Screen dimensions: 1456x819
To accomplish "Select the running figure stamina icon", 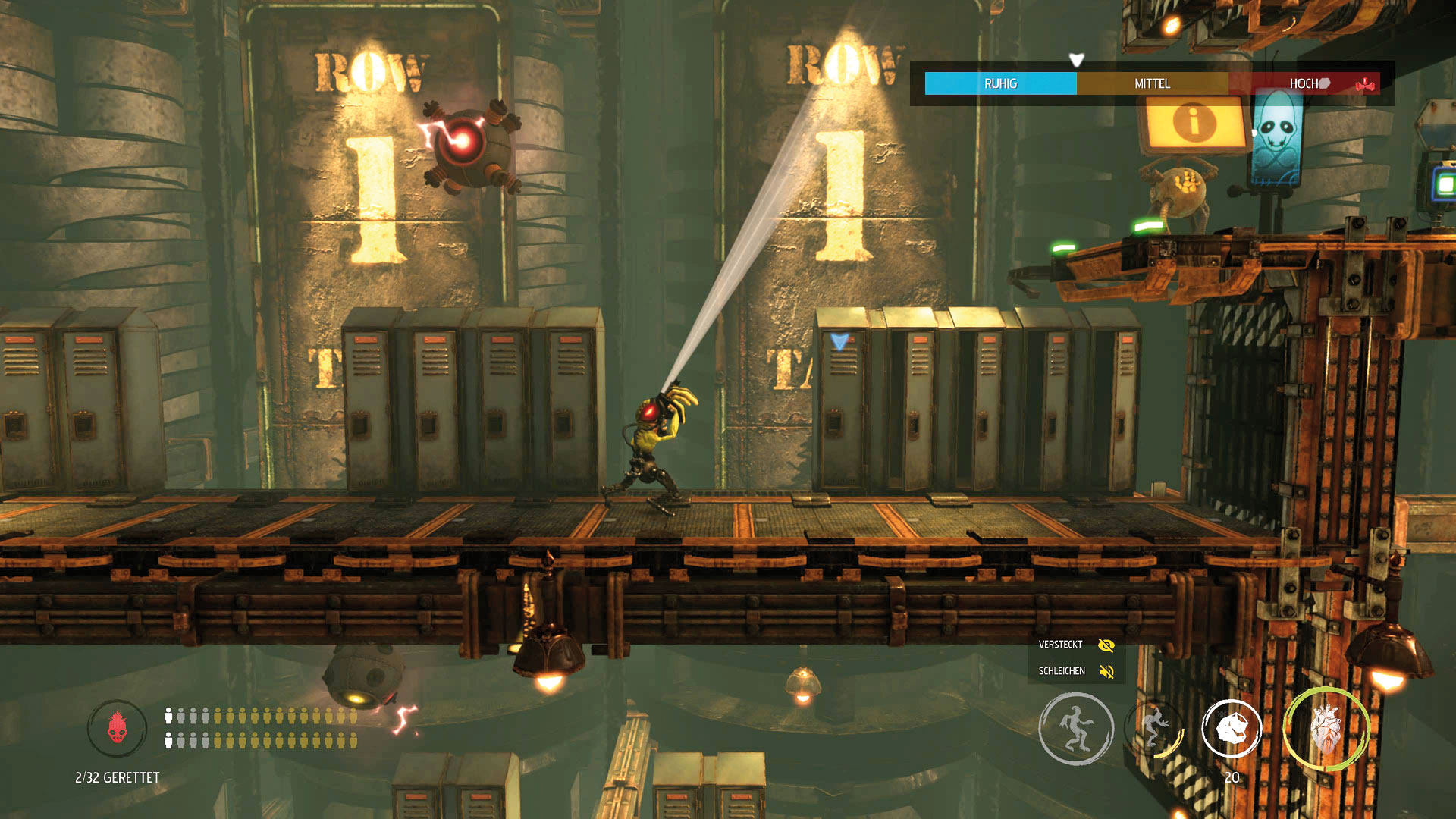I will click(1075, 728).
